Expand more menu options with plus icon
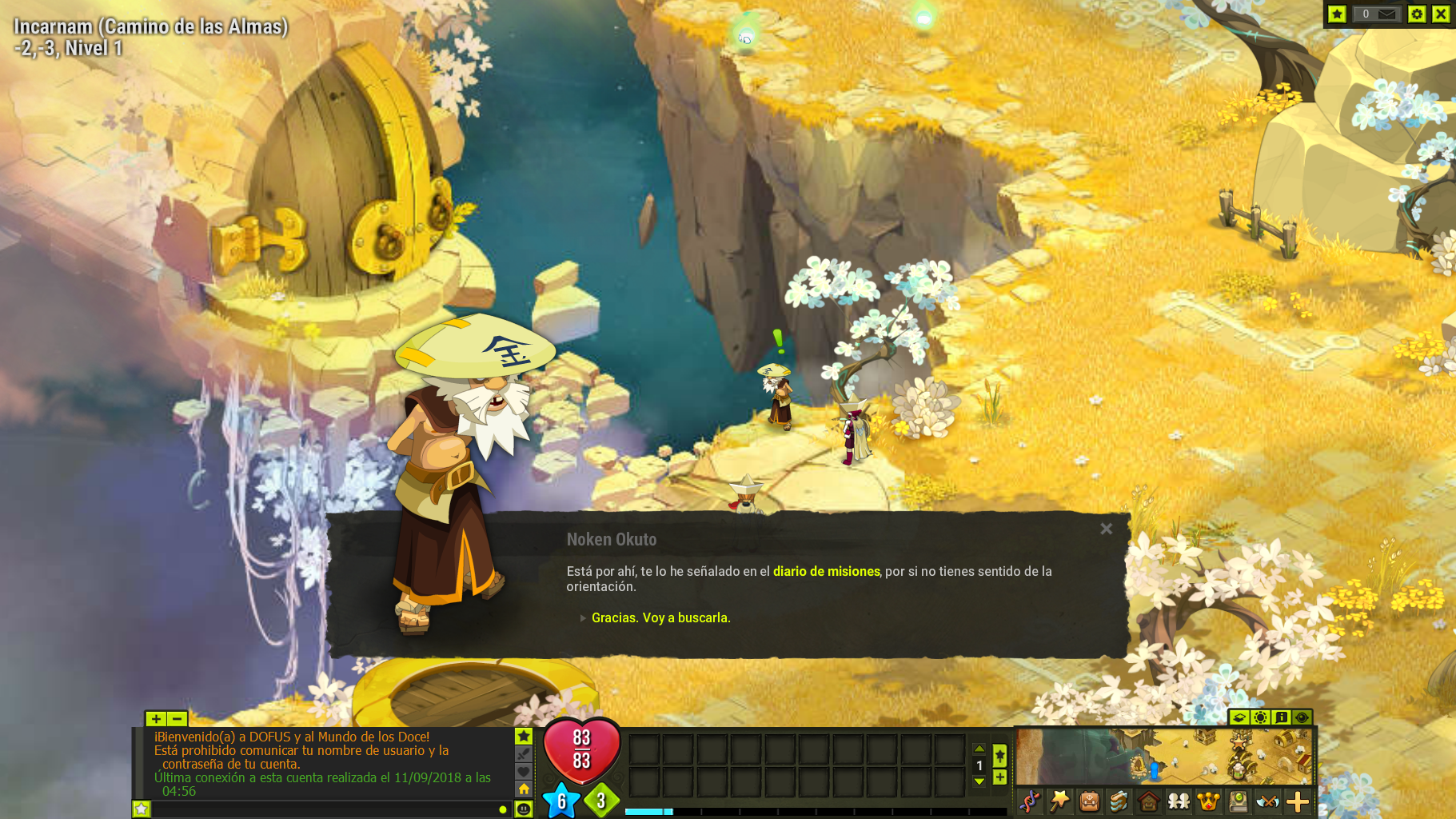 click(1298, 801)
